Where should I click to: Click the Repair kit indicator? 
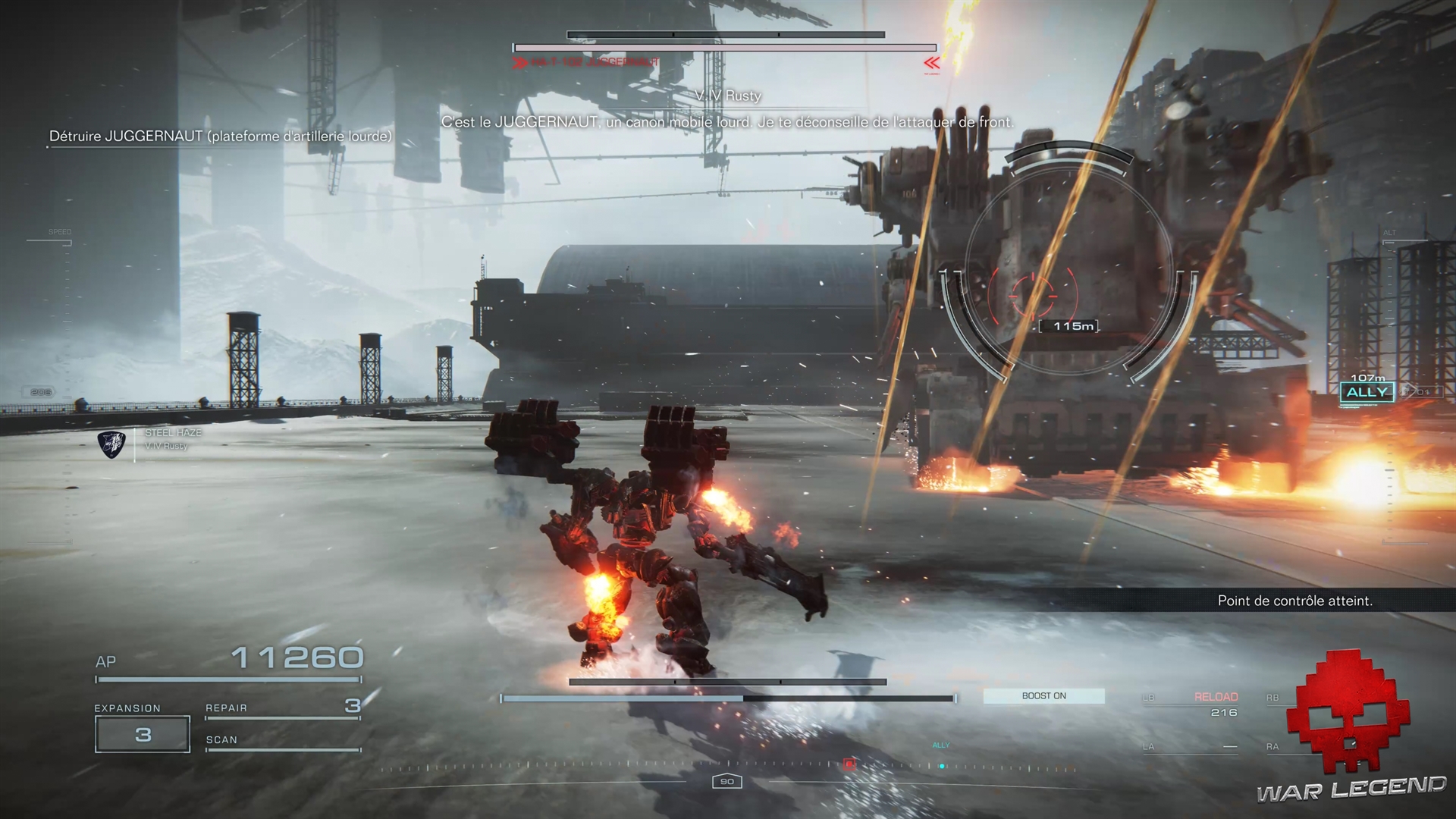282,708
